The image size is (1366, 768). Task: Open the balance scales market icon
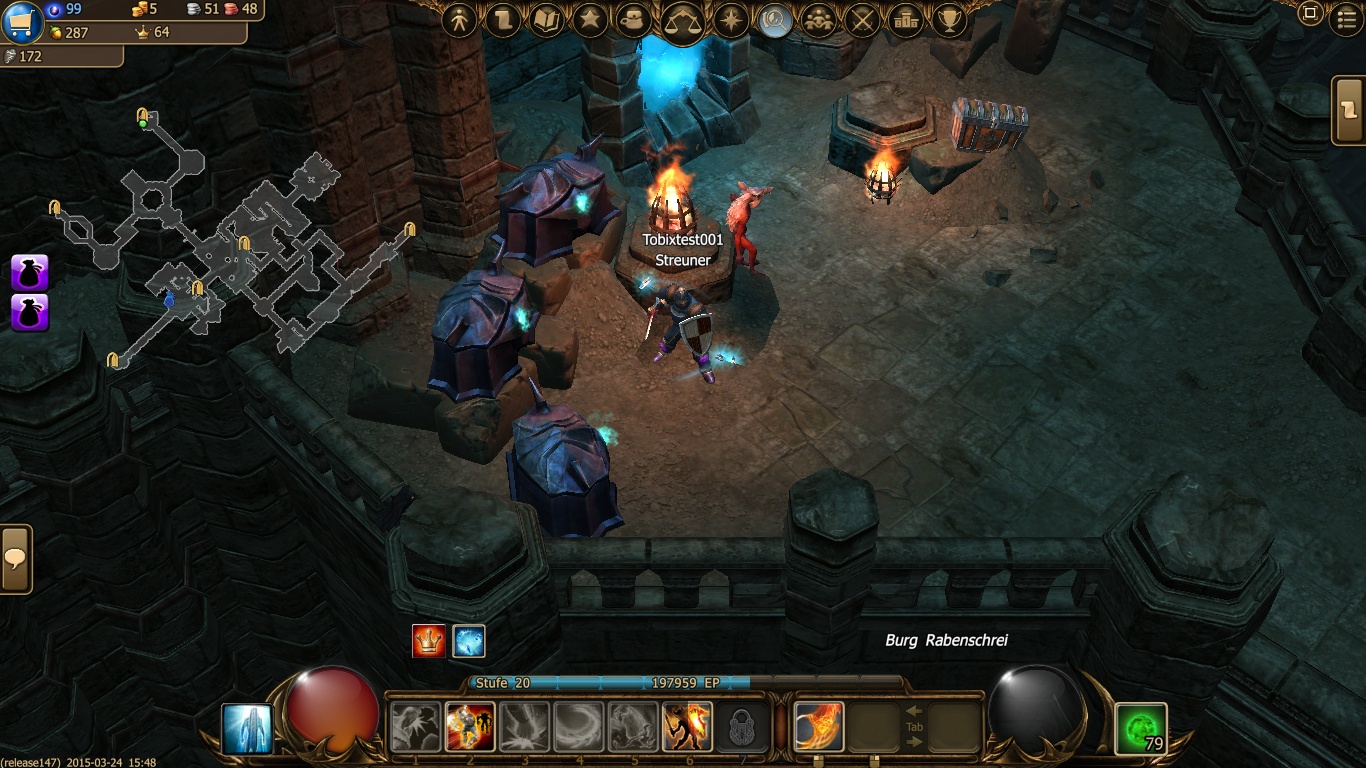click(x=683, y=20)
